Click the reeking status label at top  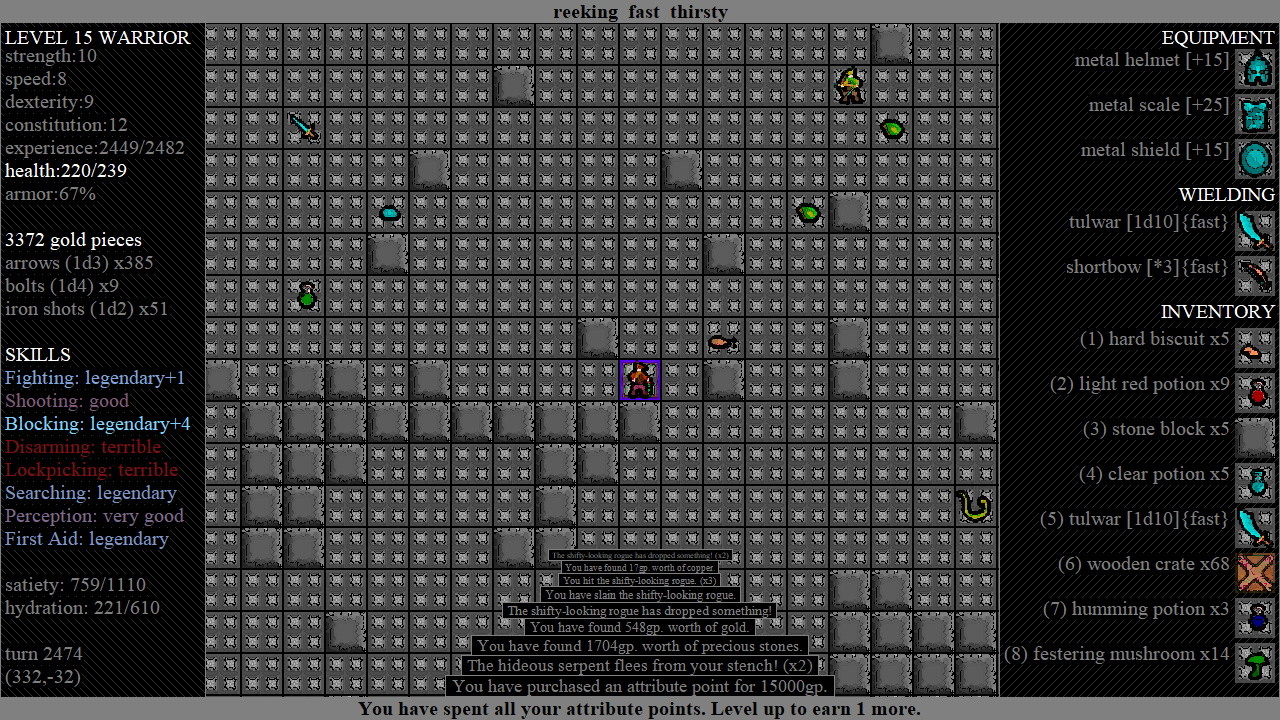585,12
